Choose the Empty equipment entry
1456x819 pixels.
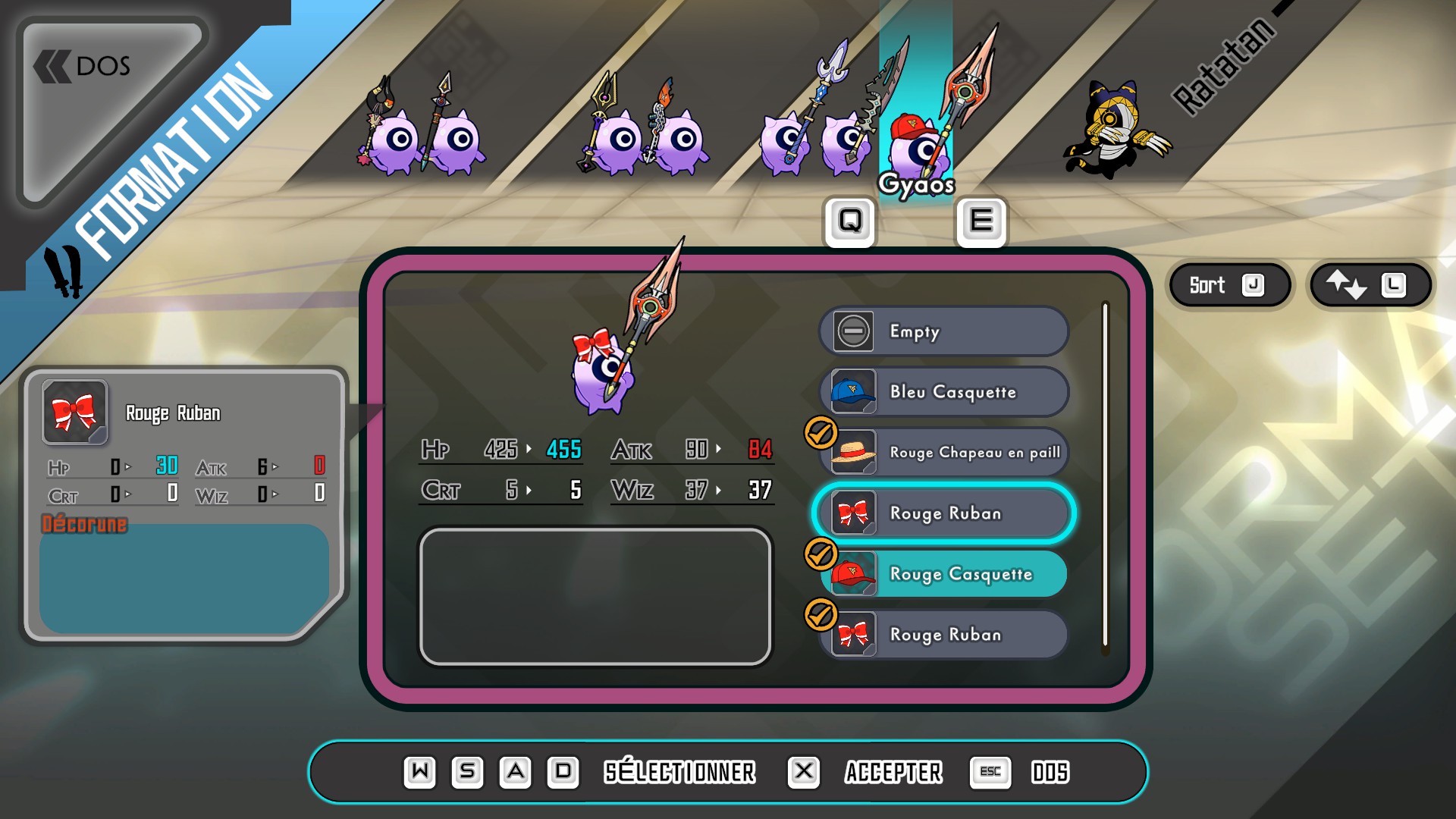click(943, 331)
